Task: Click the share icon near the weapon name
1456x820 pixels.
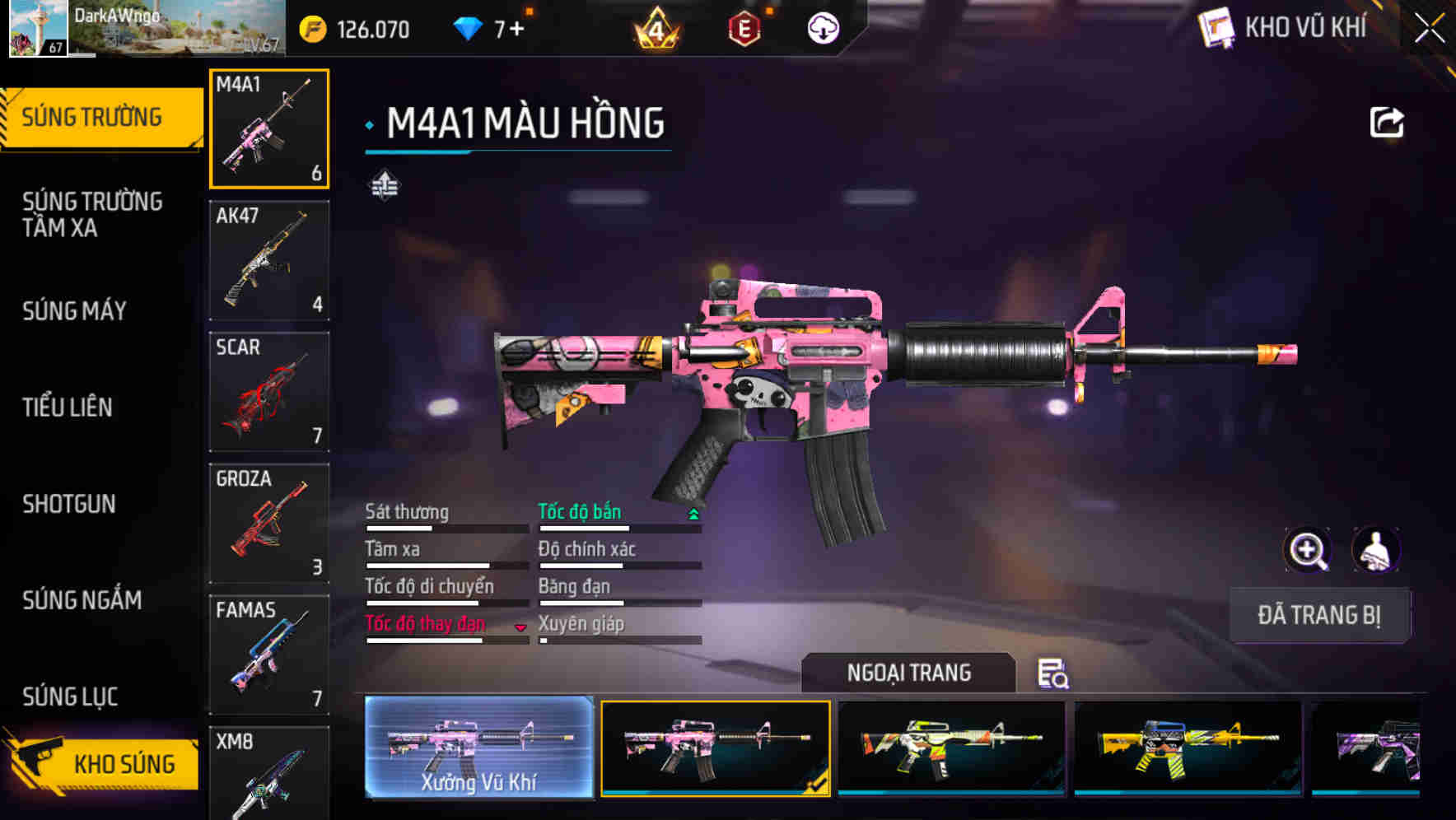Action: (1387, 121)
